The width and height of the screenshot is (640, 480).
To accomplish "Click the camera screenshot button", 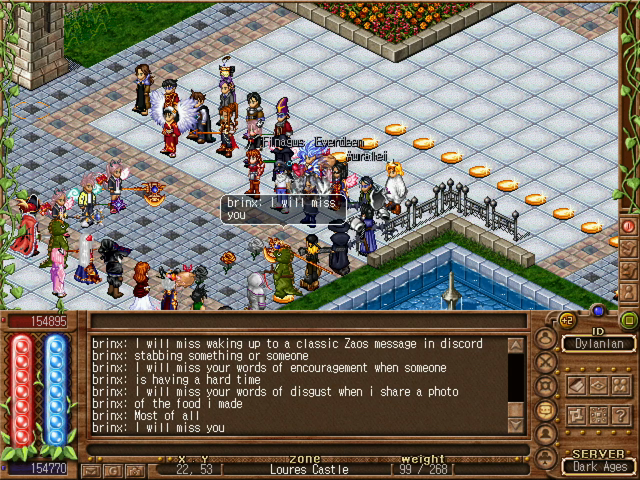I will click(135, 469).
